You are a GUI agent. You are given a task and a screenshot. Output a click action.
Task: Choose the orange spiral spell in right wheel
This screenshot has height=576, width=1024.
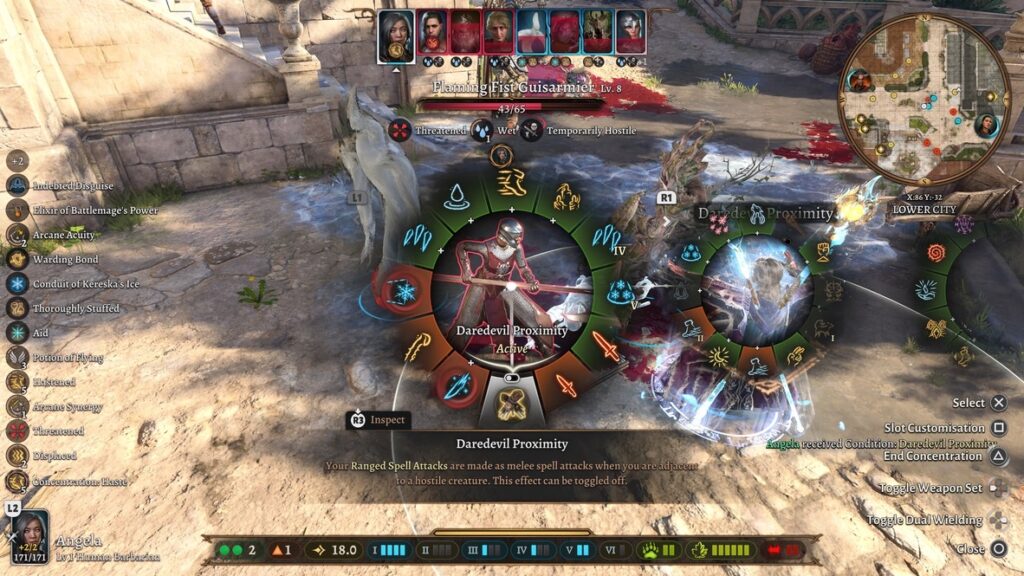[x=936, y=252]
